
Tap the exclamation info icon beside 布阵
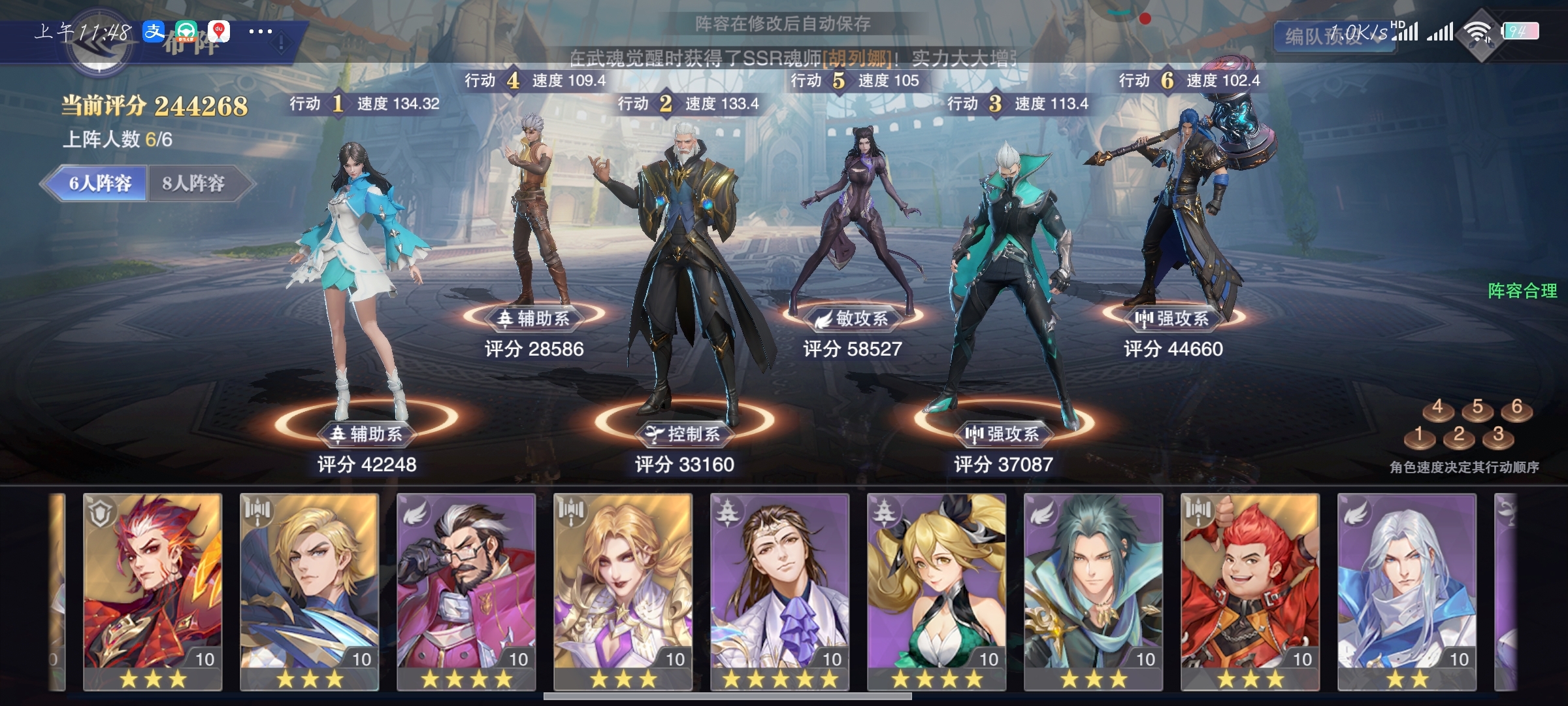tap(281, 44)
